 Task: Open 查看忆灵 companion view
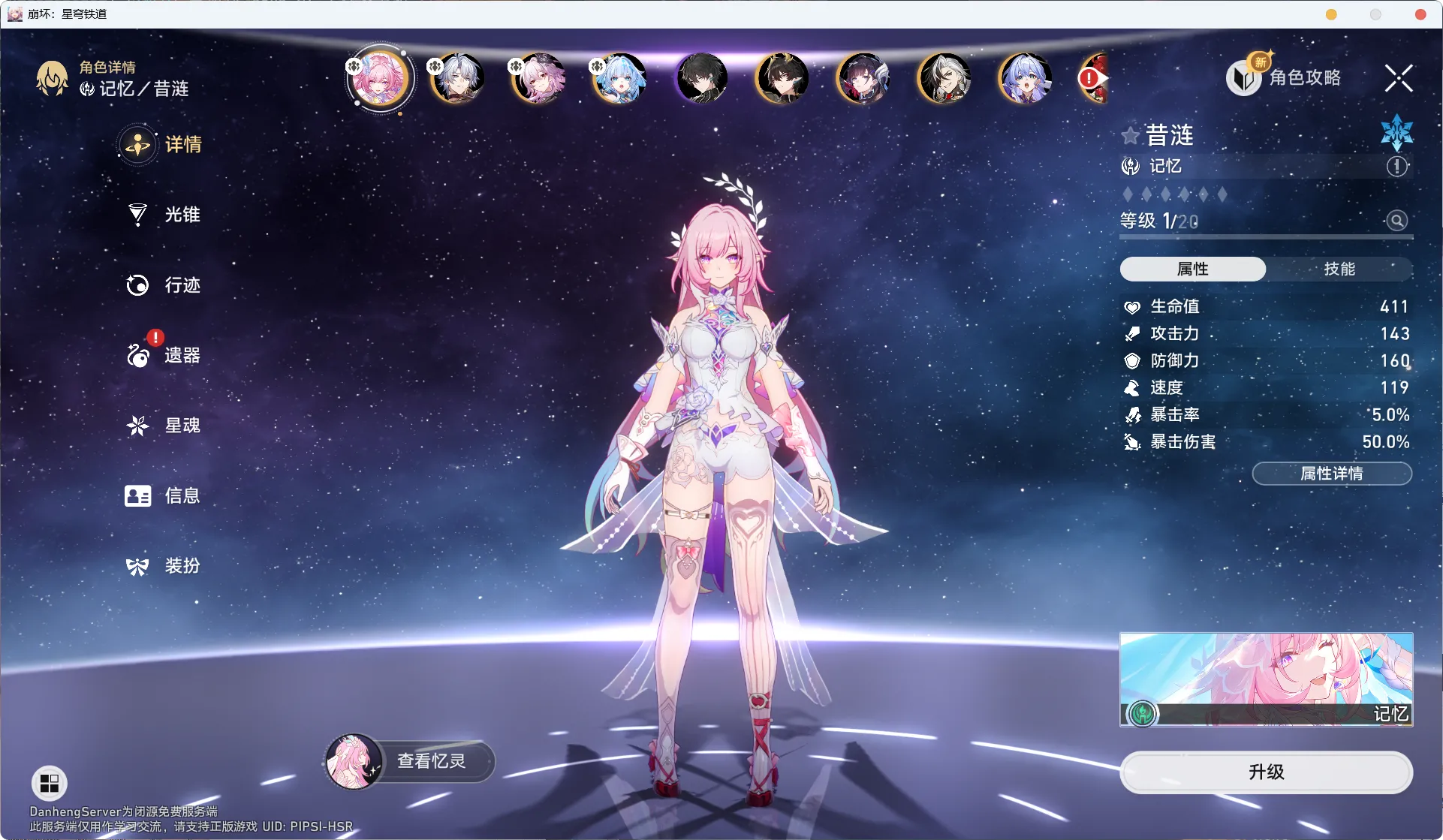[x=432, y=760]
